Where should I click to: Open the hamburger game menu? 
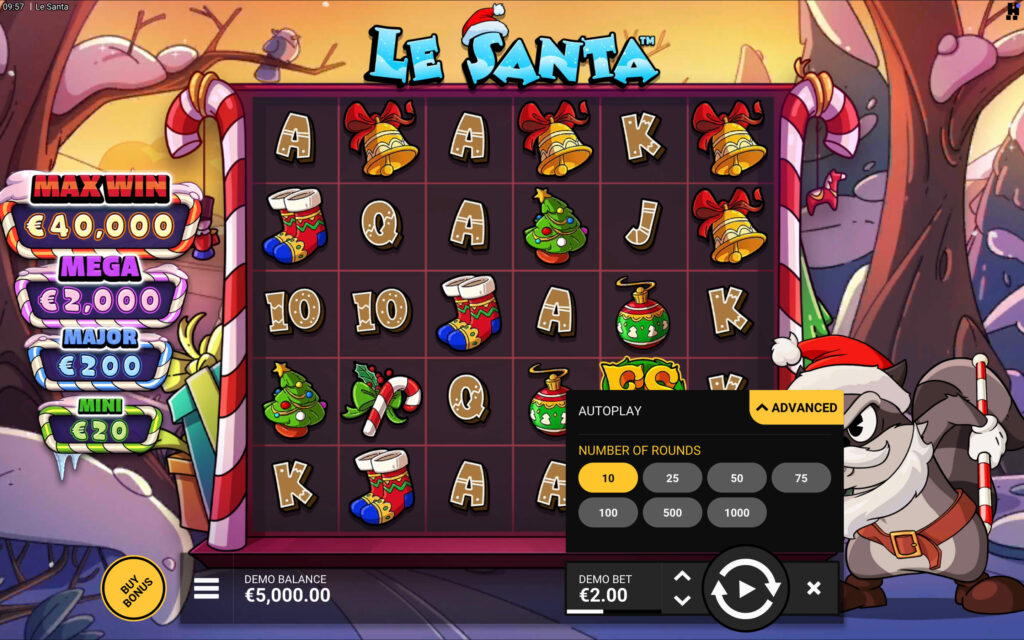click(x=206, y=588)
